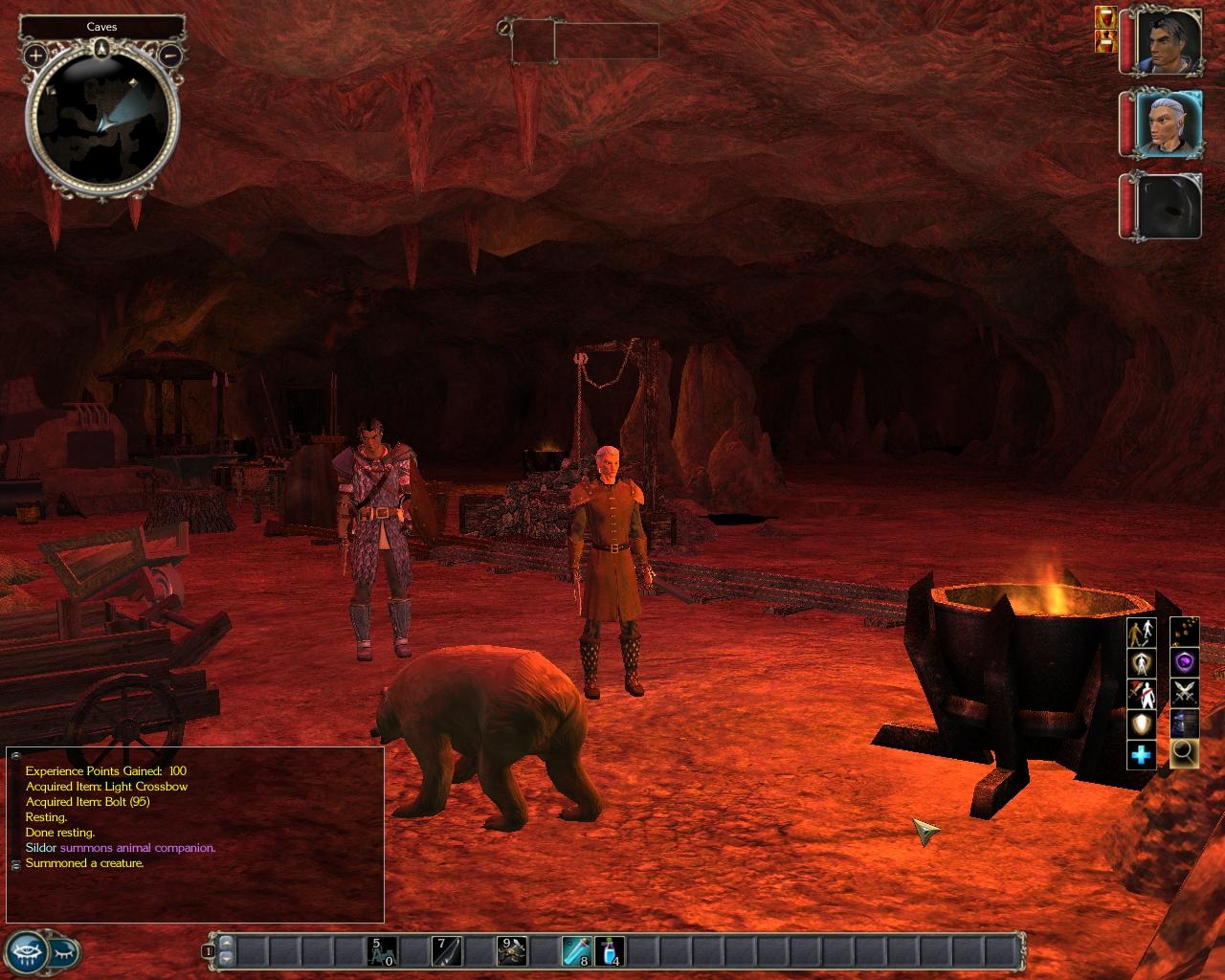Zoom in the minimap with plus button
Screen dimensions: 1225x980
click(36, 56)
